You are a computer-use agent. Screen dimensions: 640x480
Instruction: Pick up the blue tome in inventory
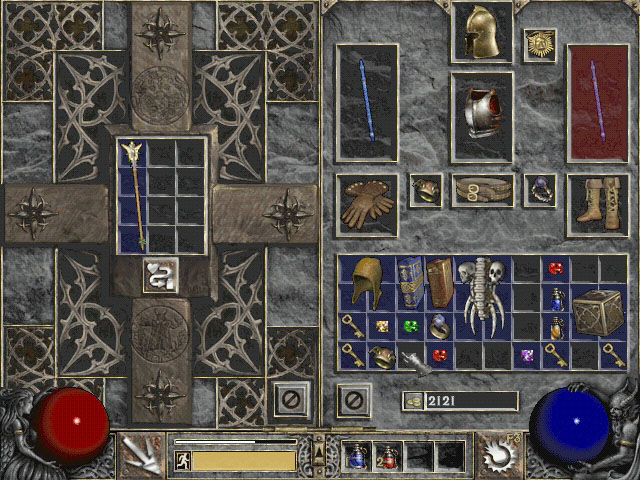coord(410,281)
